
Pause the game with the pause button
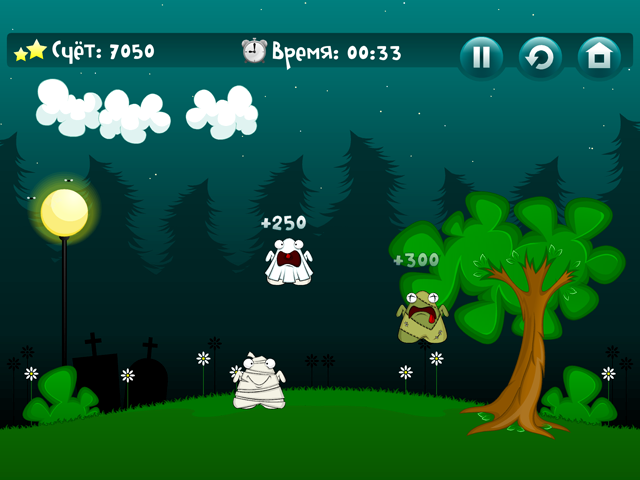[481, 57]
